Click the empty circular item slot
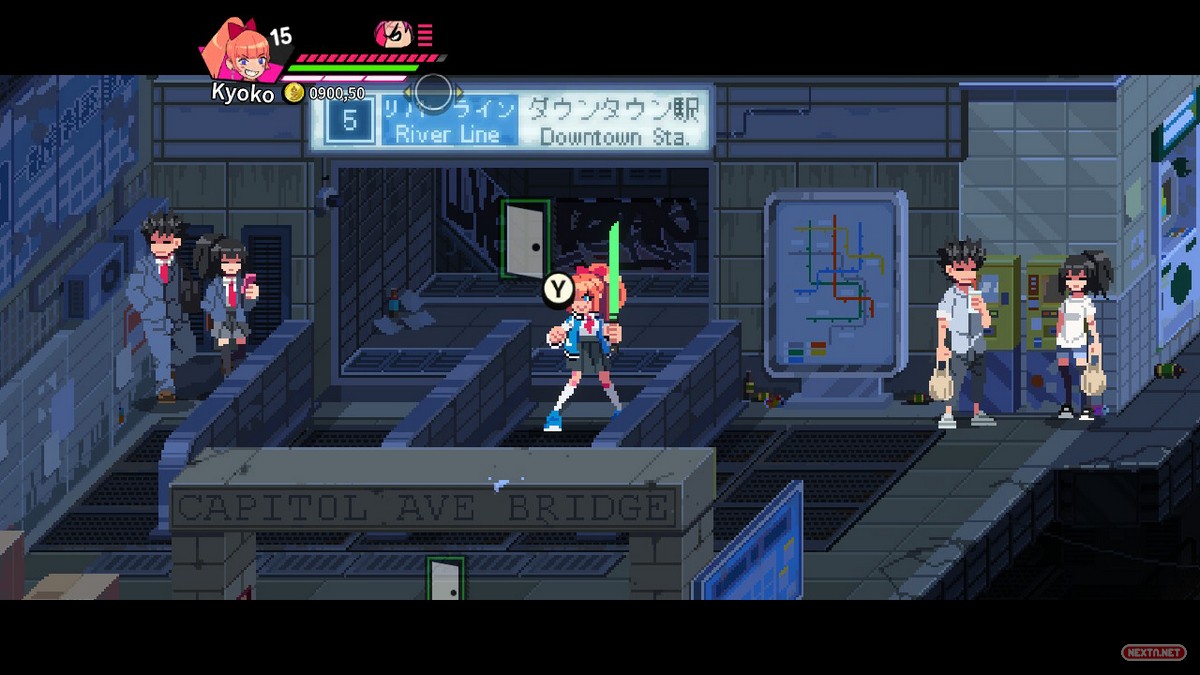The image size is (1200, 675). 433,92
